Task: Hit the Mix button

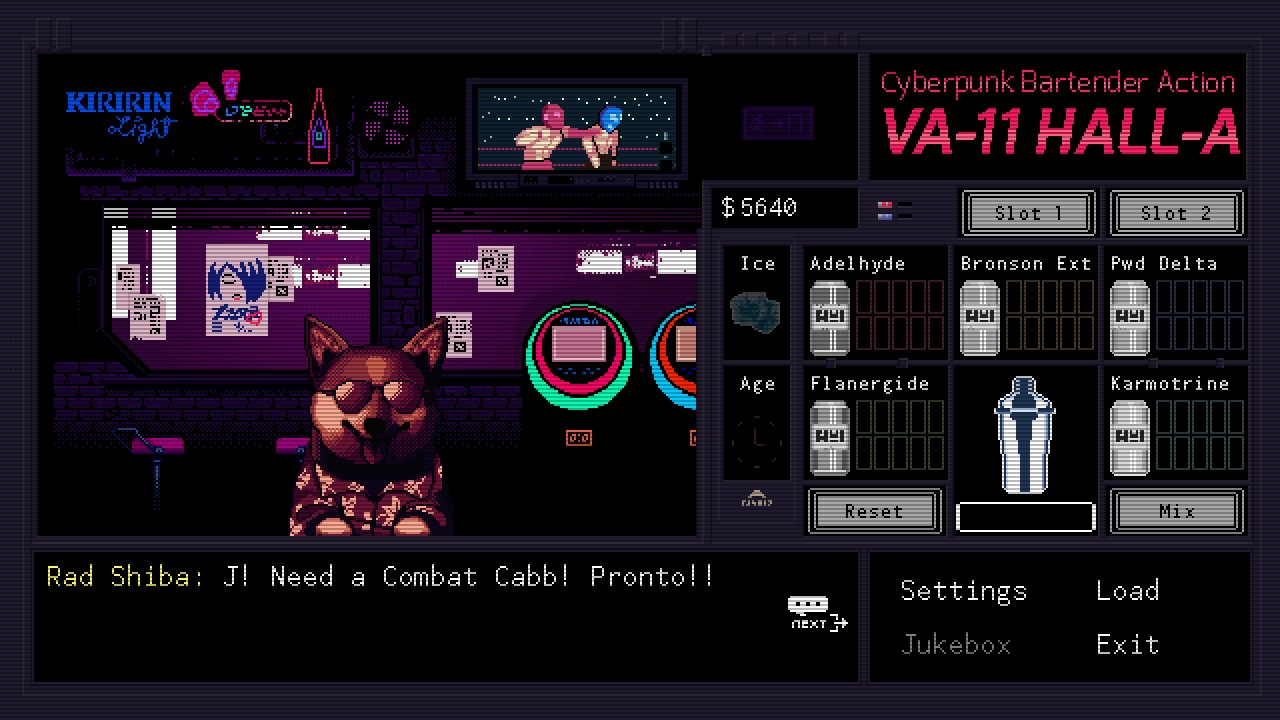Action: pyautogui.click(x=1176, y=511)
